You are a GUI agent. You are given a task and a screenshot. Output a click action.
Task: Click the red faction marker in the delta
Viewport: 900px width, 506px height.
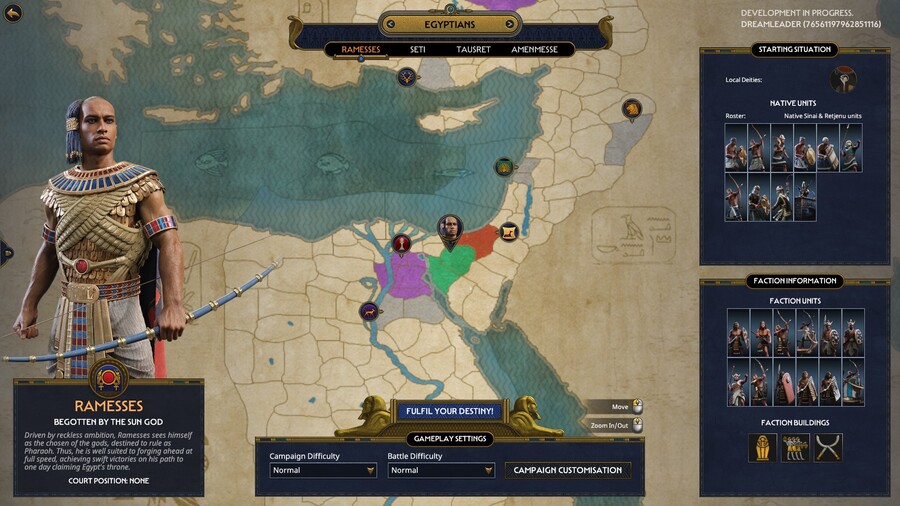click(x=402, y=243)
